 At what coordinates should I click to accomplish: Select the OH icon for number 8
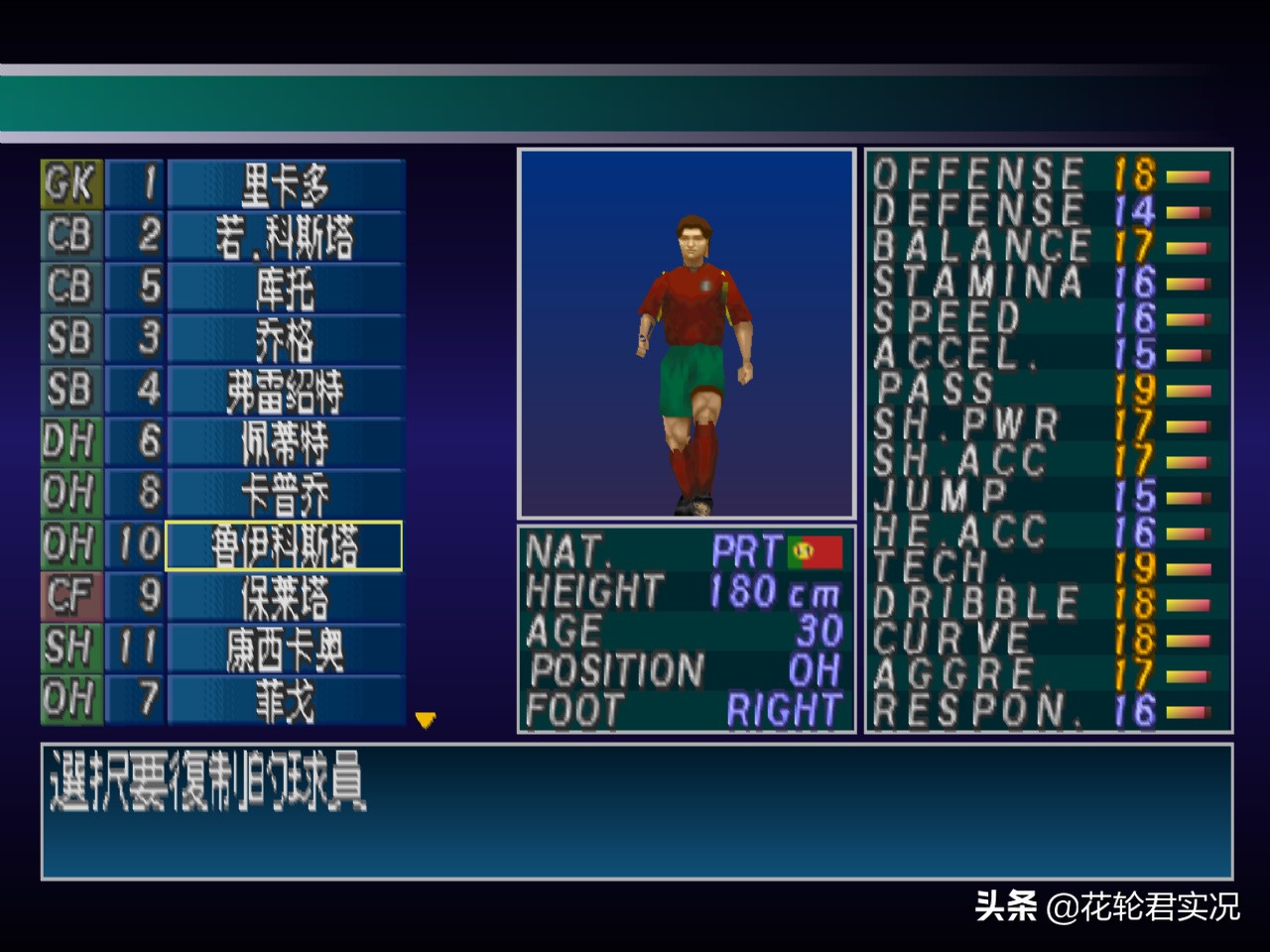point(68,494)
